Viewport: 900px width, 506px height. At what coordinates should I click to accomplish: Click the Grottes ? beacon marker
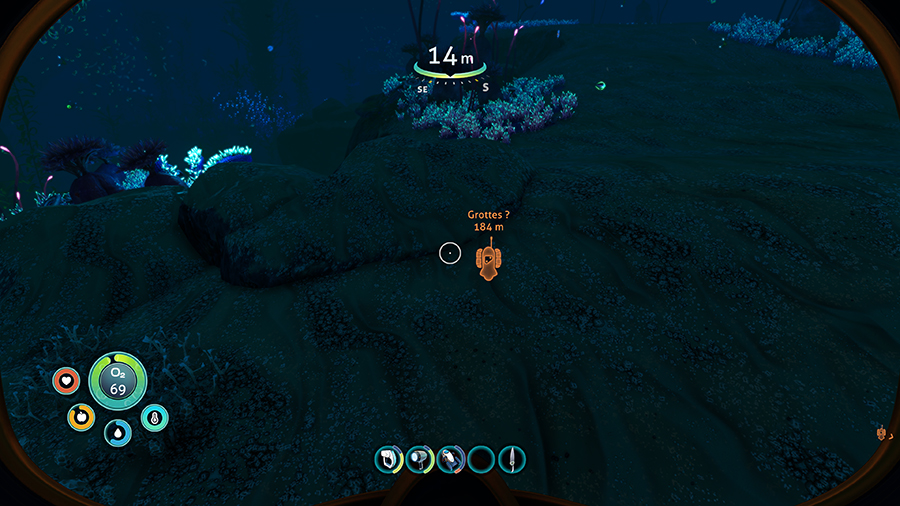click(x=488, y=262)
